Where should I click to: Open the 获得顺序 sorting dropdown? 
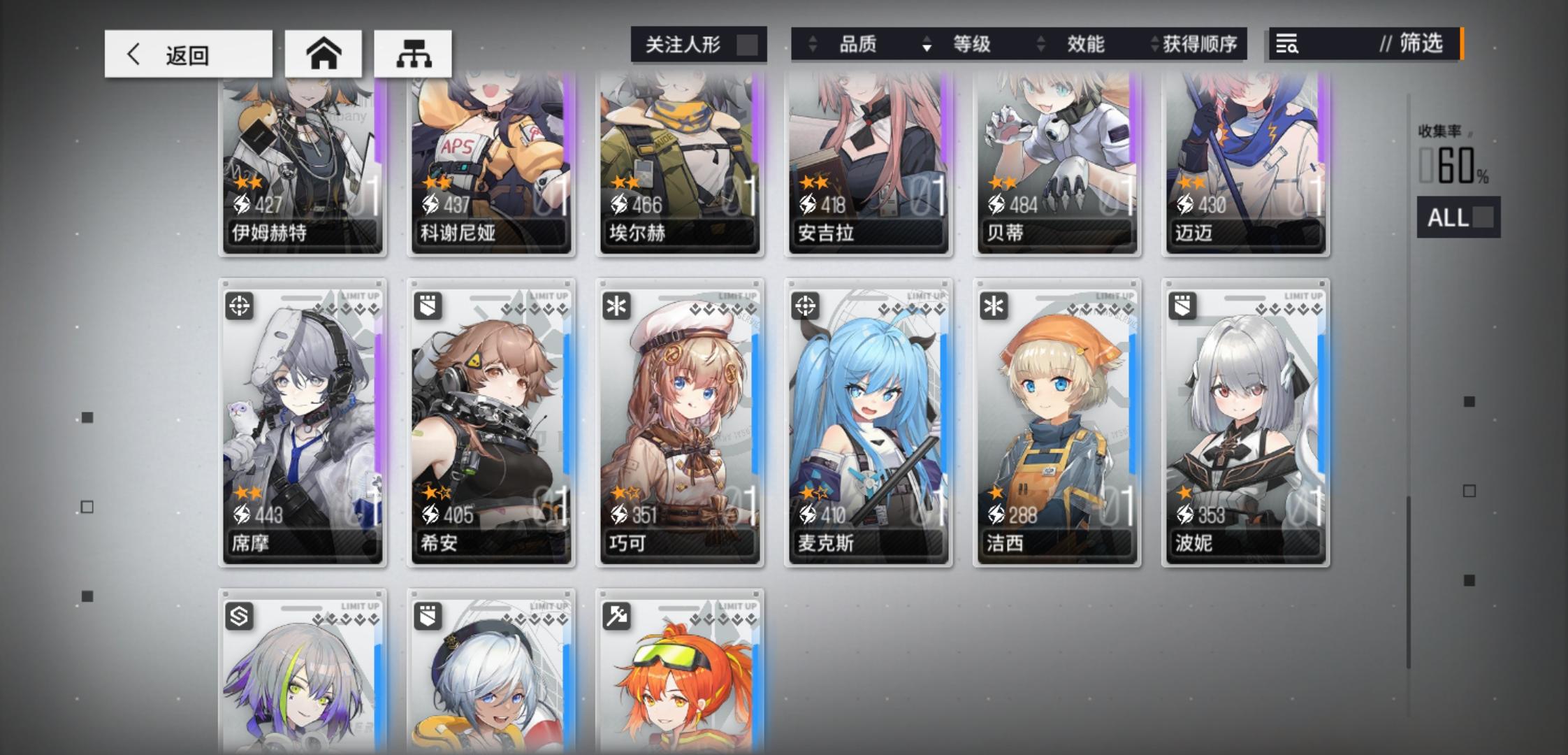[x=1199, y=44]
